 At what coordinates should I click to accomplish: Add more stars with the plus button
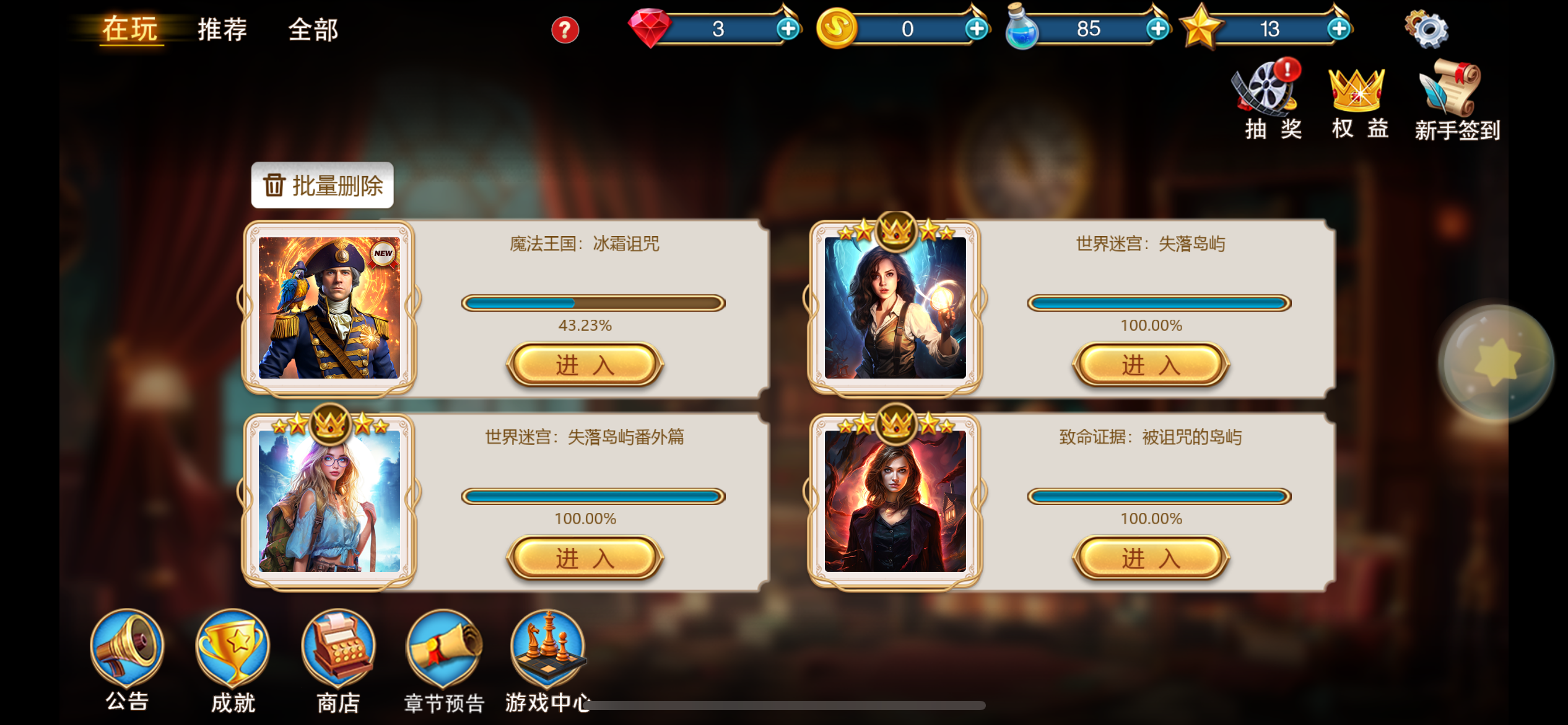[1339, 29]
